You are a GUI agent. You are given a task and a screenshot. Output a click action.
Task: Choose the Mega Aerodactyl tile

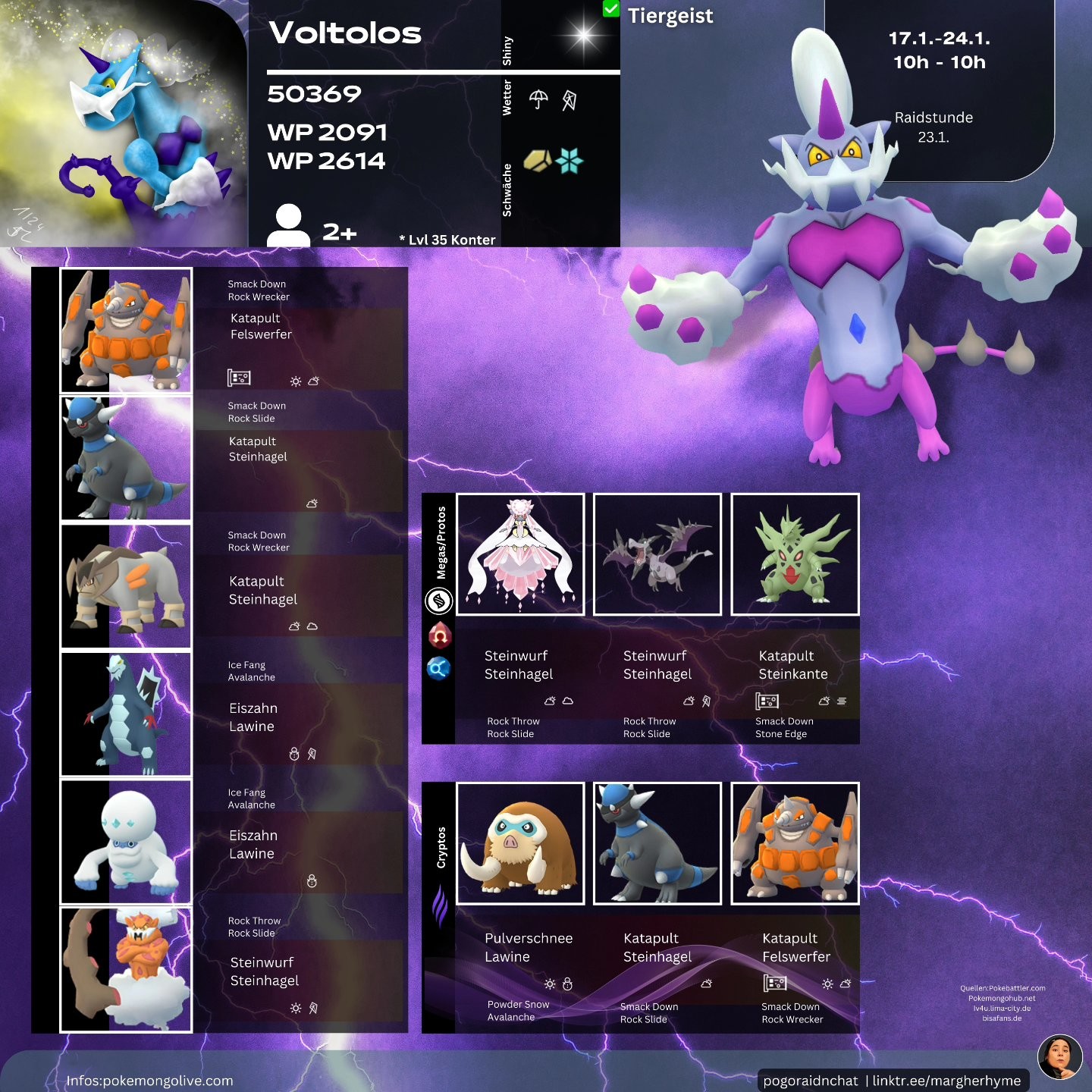point(657,554)
